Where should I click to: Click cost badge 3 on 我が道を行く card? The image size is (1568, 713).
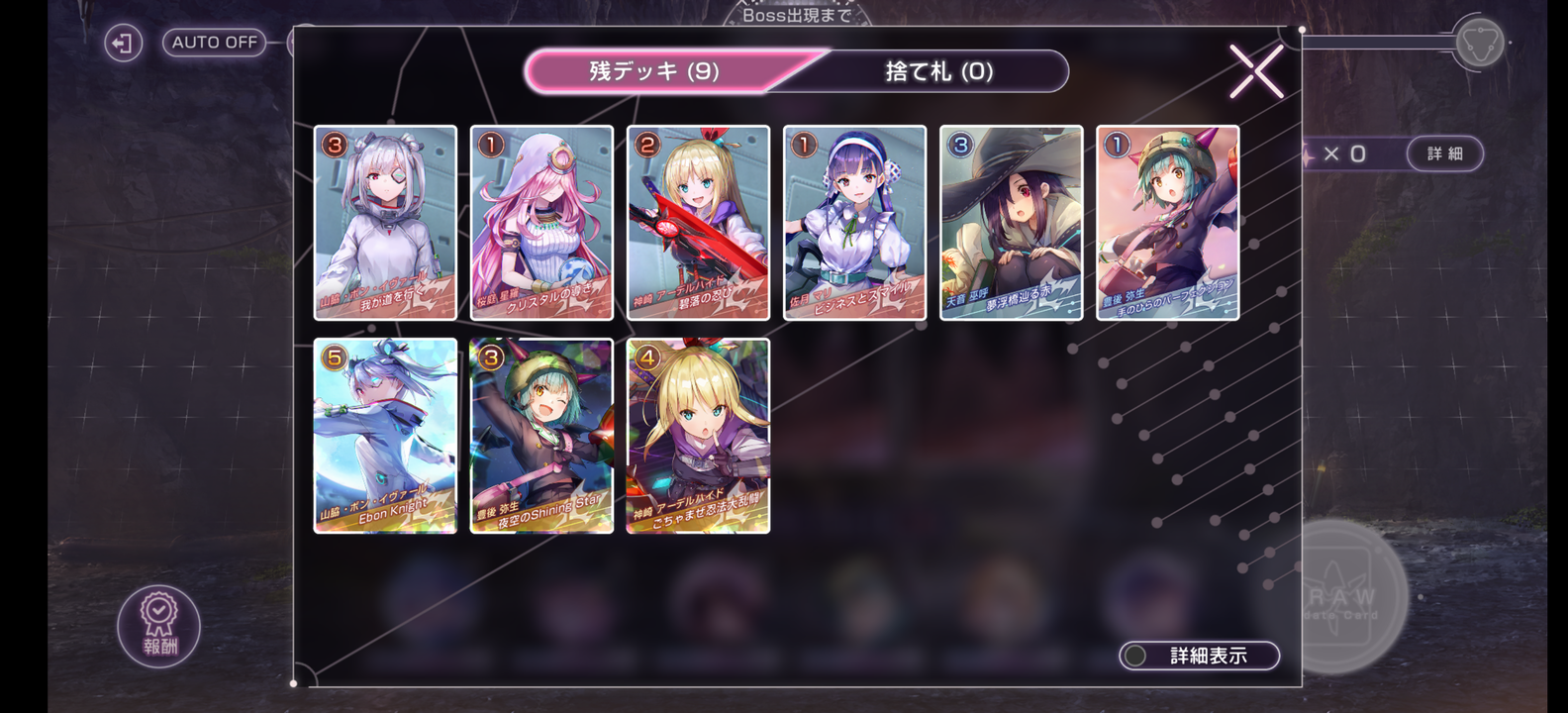pyautogui.click(x=332, y=145)
